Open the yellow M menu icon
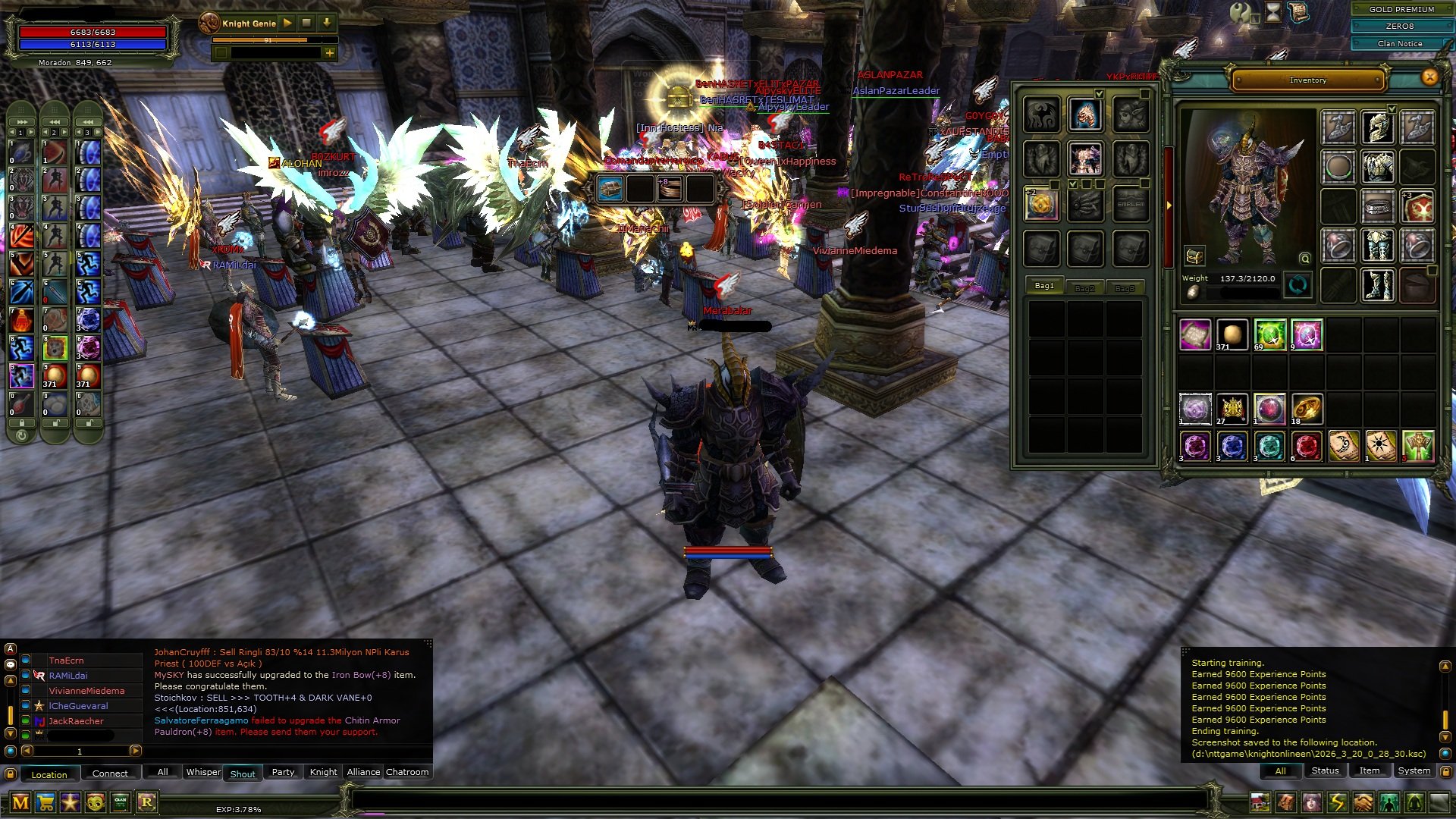 click(x=20, y=802)
